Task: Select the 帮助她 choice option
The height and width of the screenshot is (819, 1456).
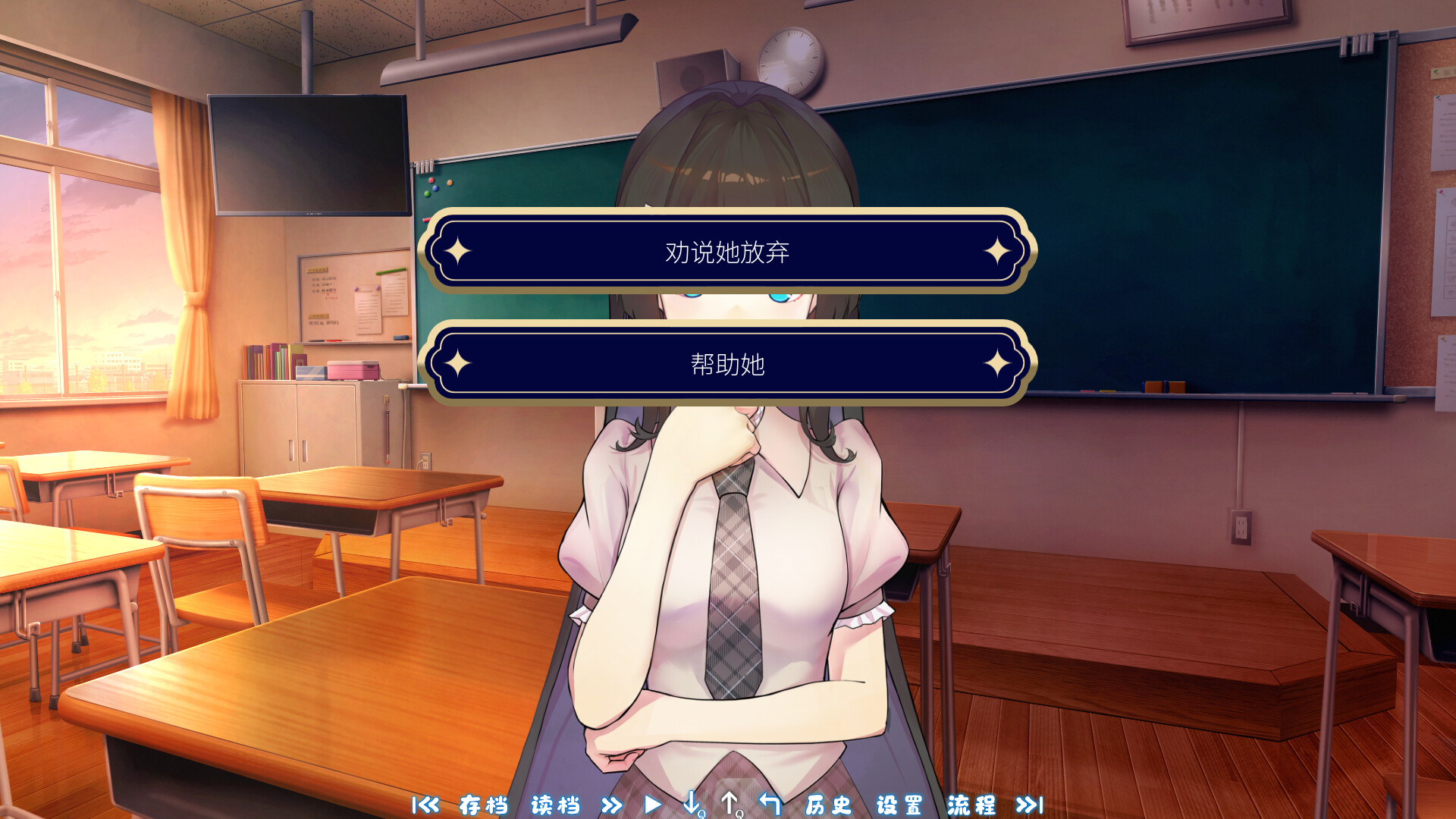Action: point(728,364)
